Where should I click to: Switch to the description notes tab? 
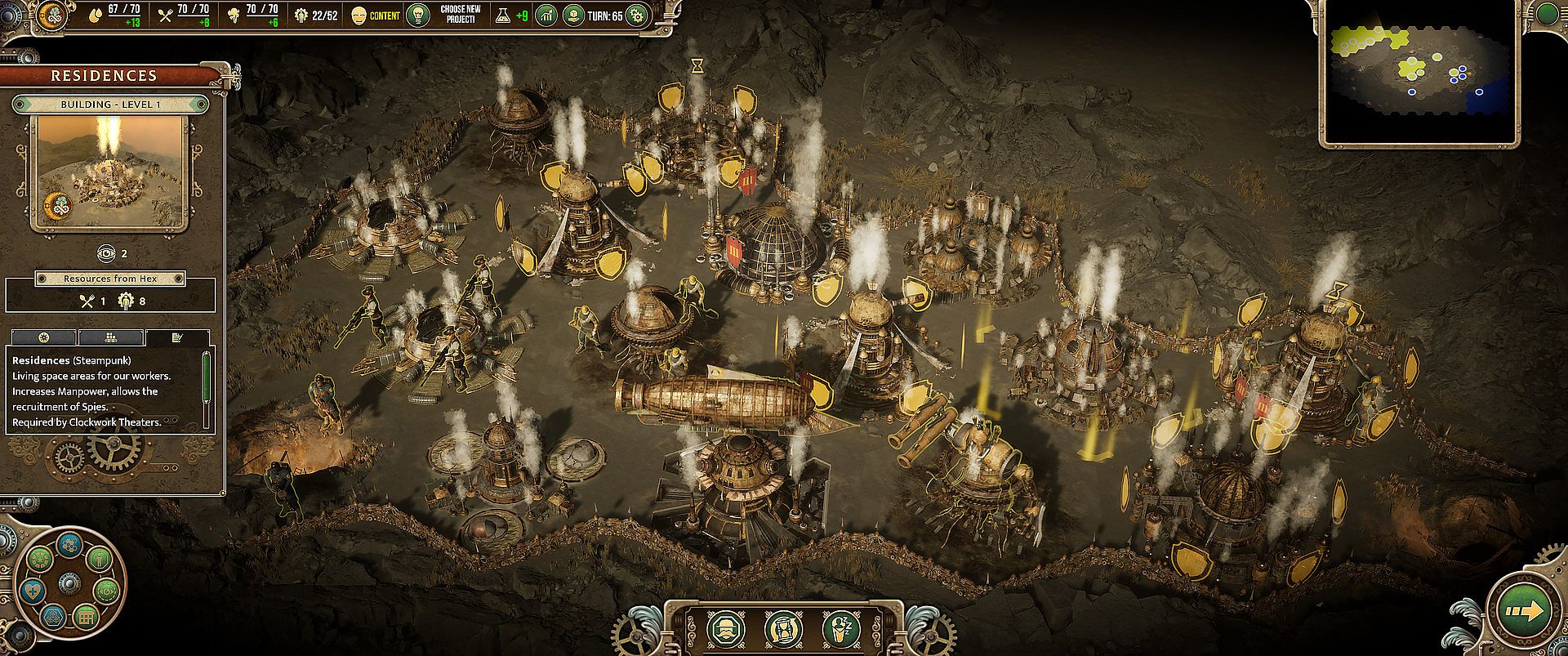click(177, 337)
